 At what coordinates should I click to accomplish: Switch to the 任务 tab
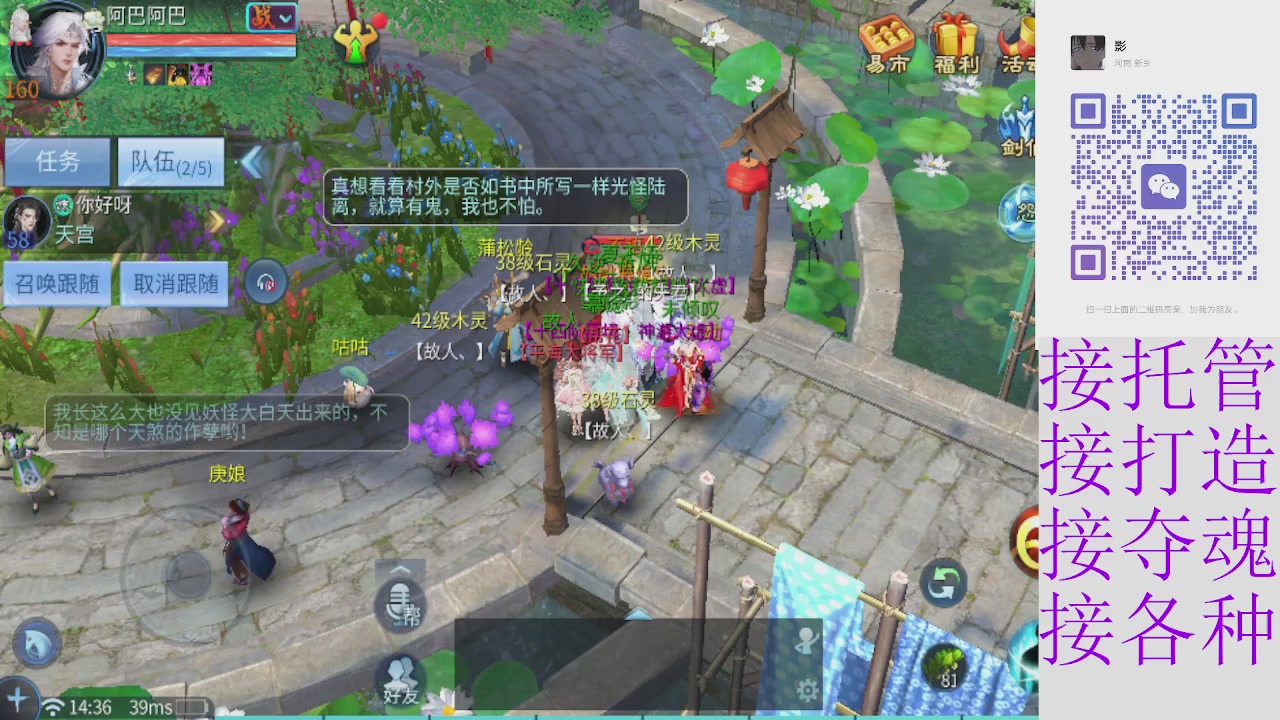[x=57, y=162]
